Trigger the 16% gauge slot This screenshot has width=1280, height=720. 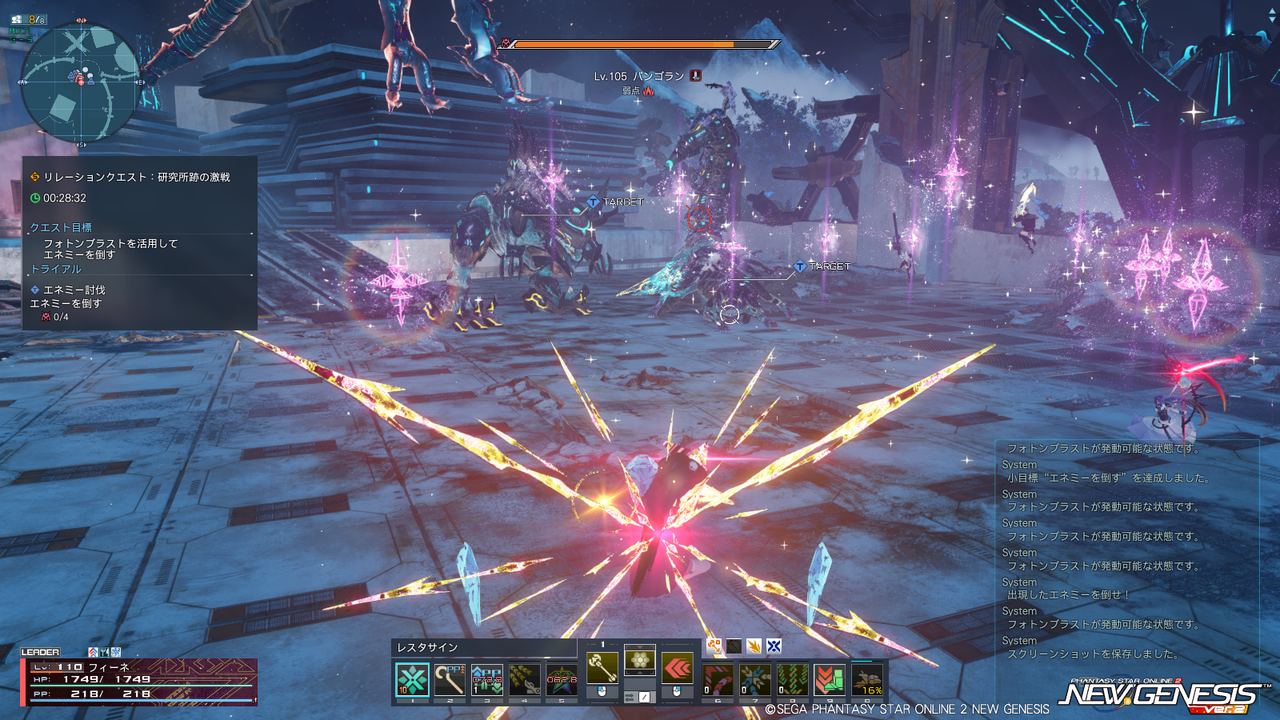[867, 680]
